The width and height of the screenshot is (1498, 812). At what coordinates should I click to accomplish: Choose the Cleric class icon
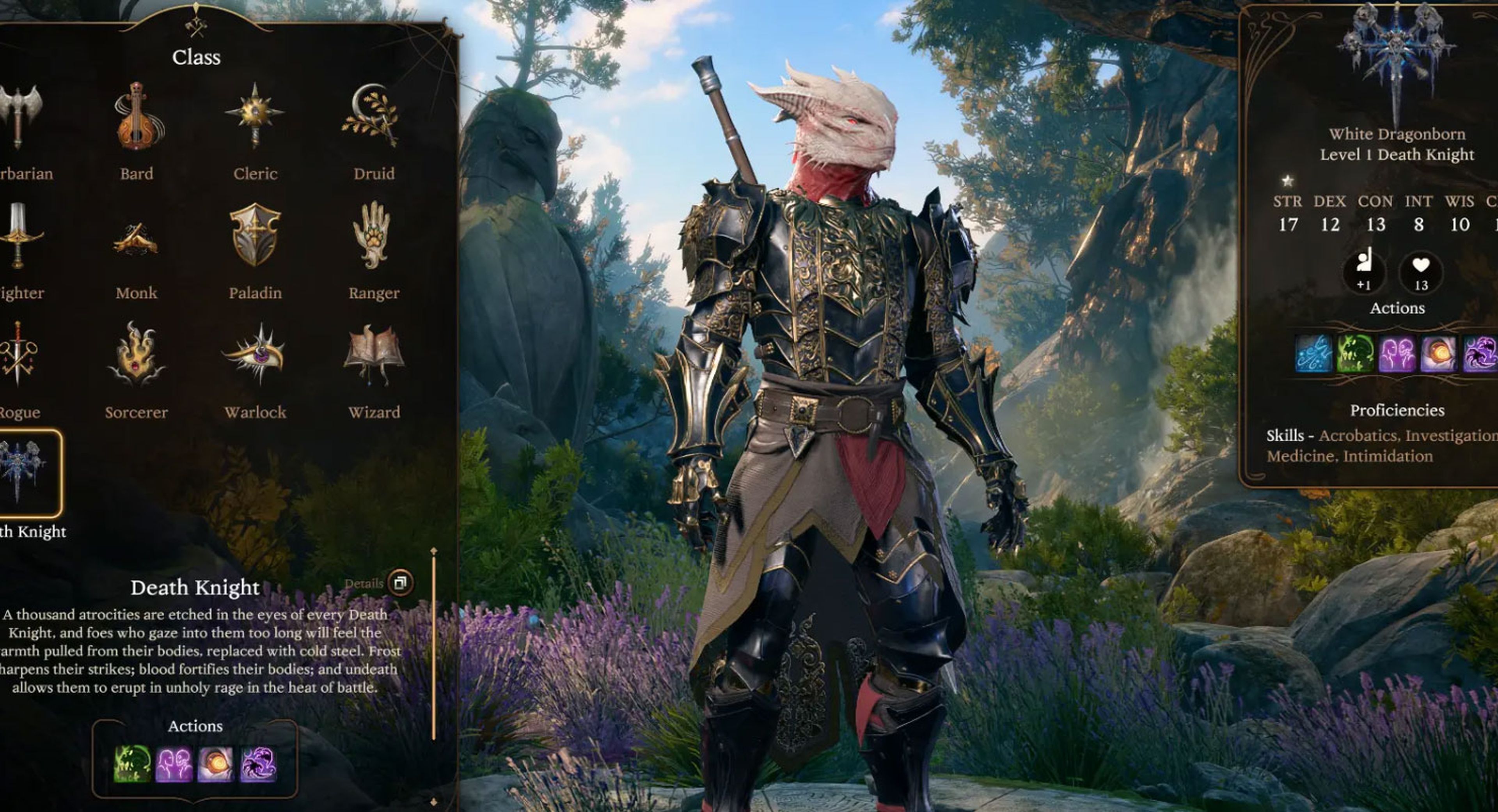[255, 116]
